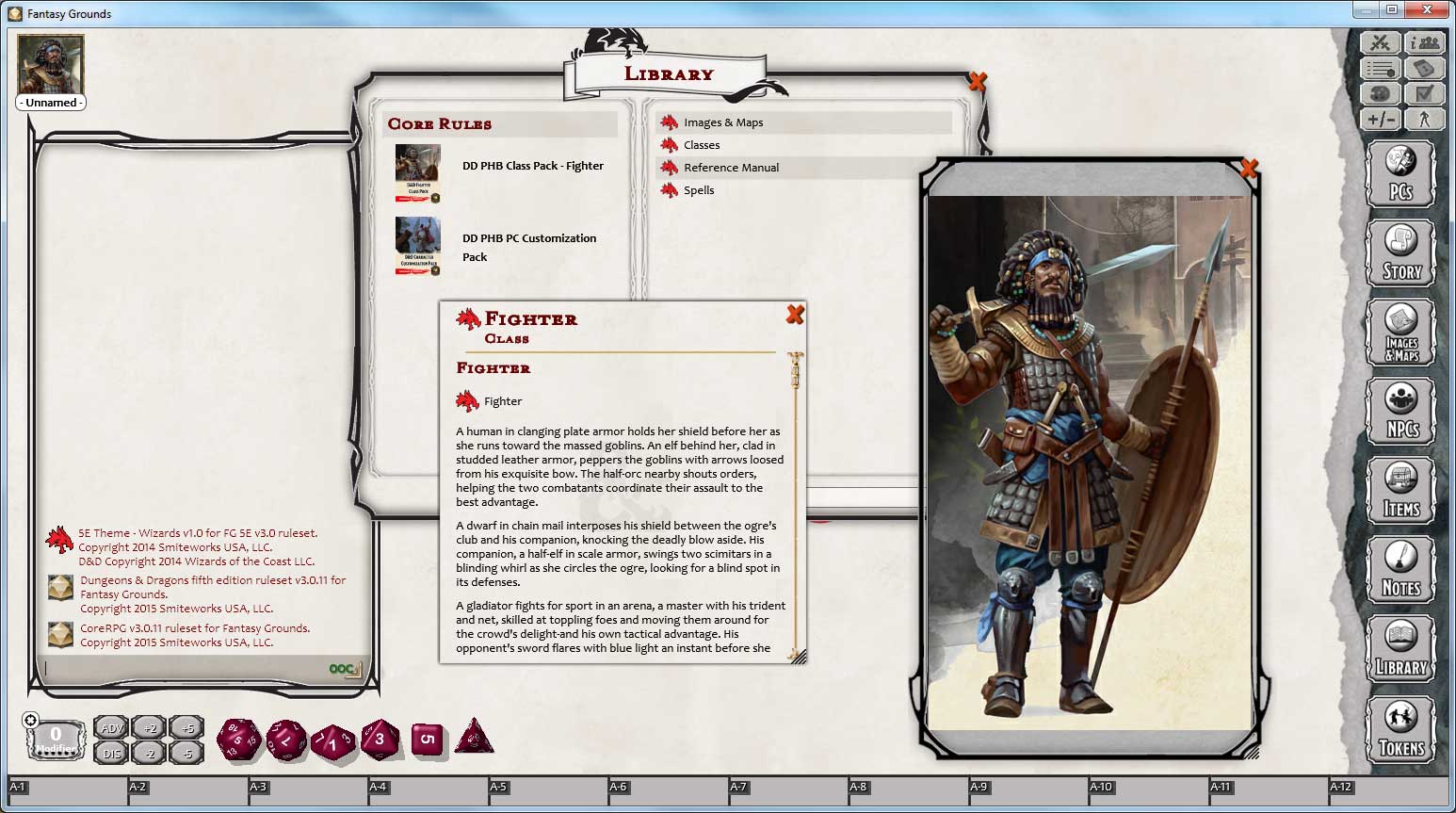Viewport: 1456px width, 813px height.
Task: Toggle the OOC chat mode button
Action: pyautogui.click(x=342, y=668)
